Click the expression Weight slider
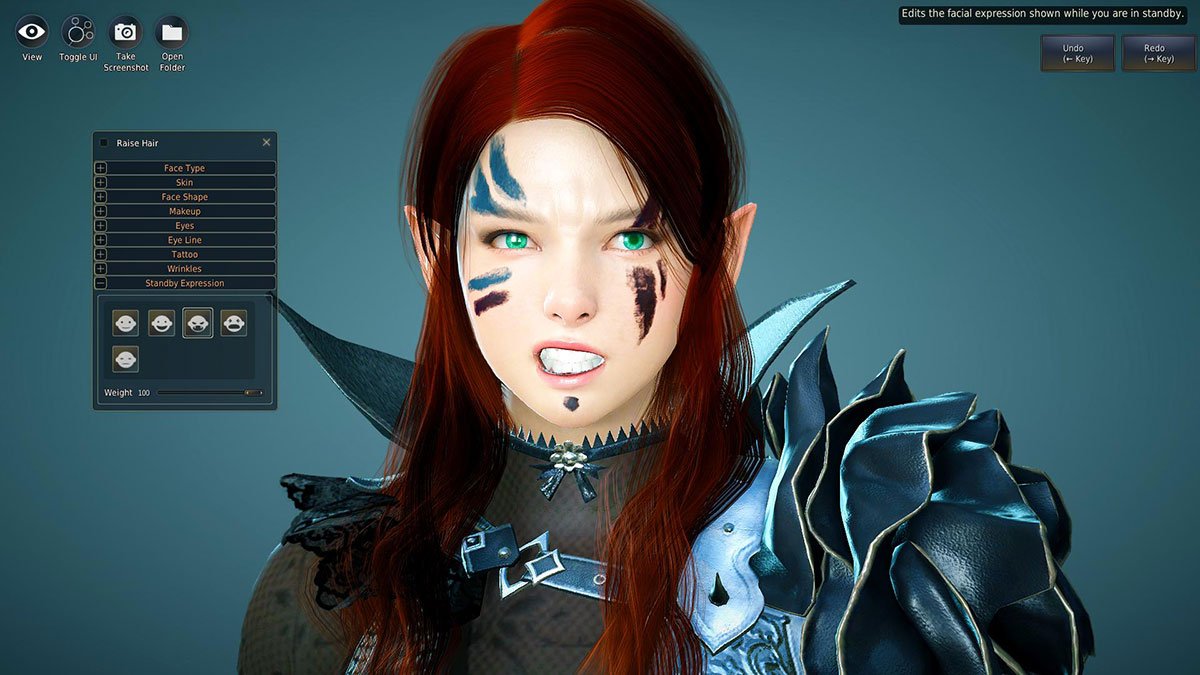The width and height of the screenshot is (1200, 675). click(x=210, y=393)
